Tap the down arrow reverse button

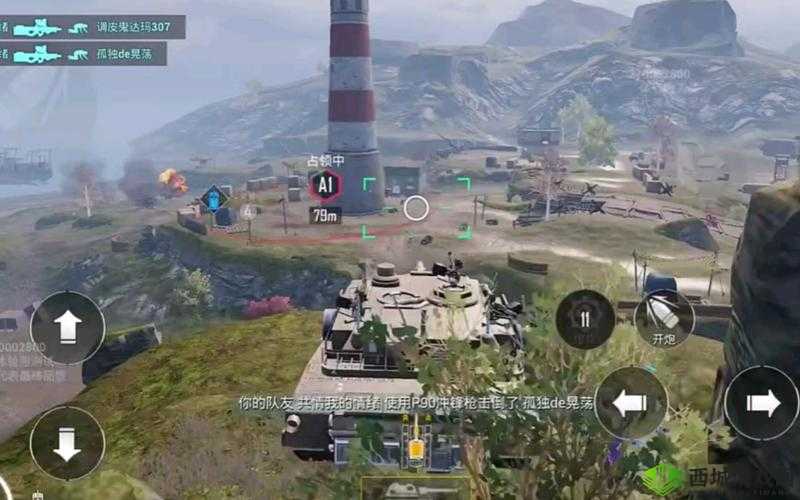point(67,443)
